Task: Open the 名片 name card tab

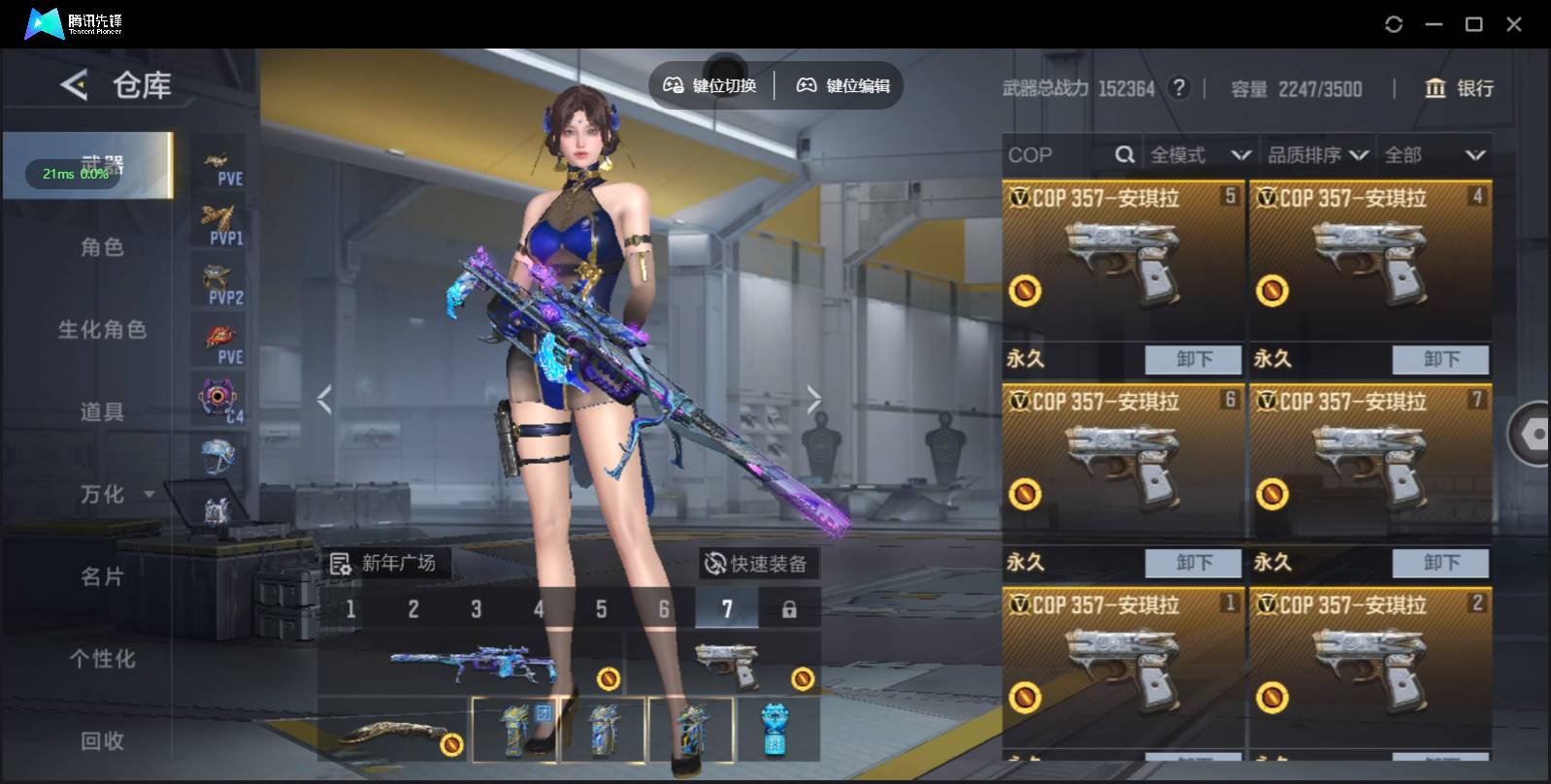Action: click(102, 577)
